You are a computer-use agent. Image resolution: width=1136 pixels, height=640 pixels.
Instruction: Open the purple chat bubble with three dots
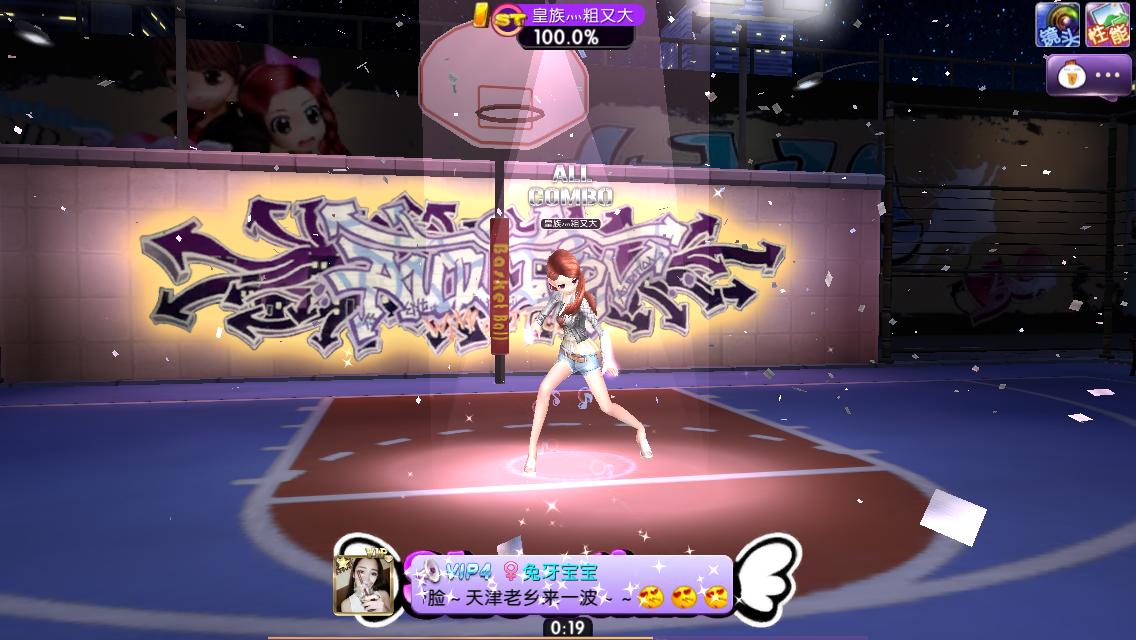click(1088, 75)
